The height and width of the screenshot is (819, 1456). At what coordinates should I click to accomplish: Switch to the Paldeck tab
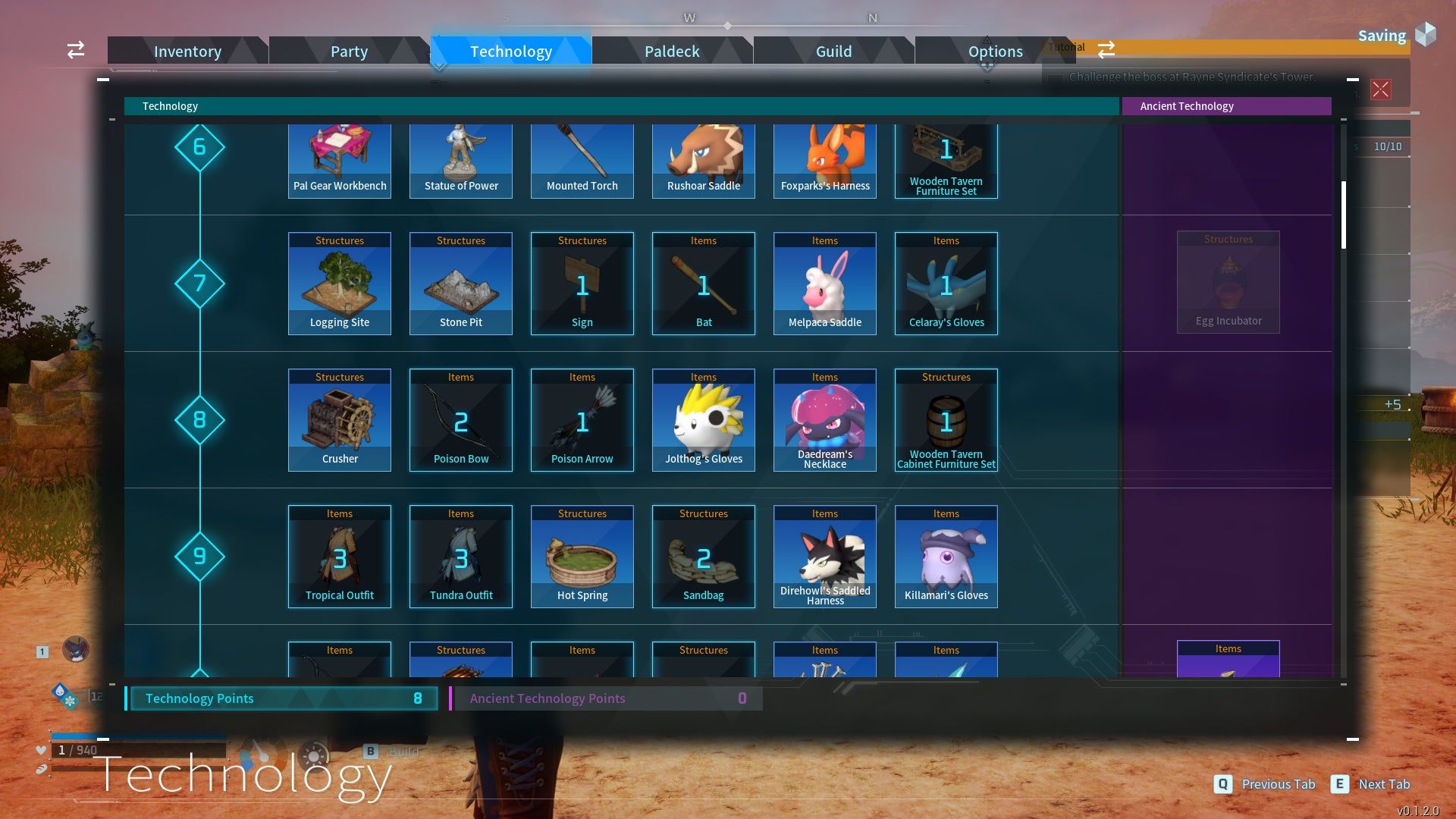(x=672, y=51)
